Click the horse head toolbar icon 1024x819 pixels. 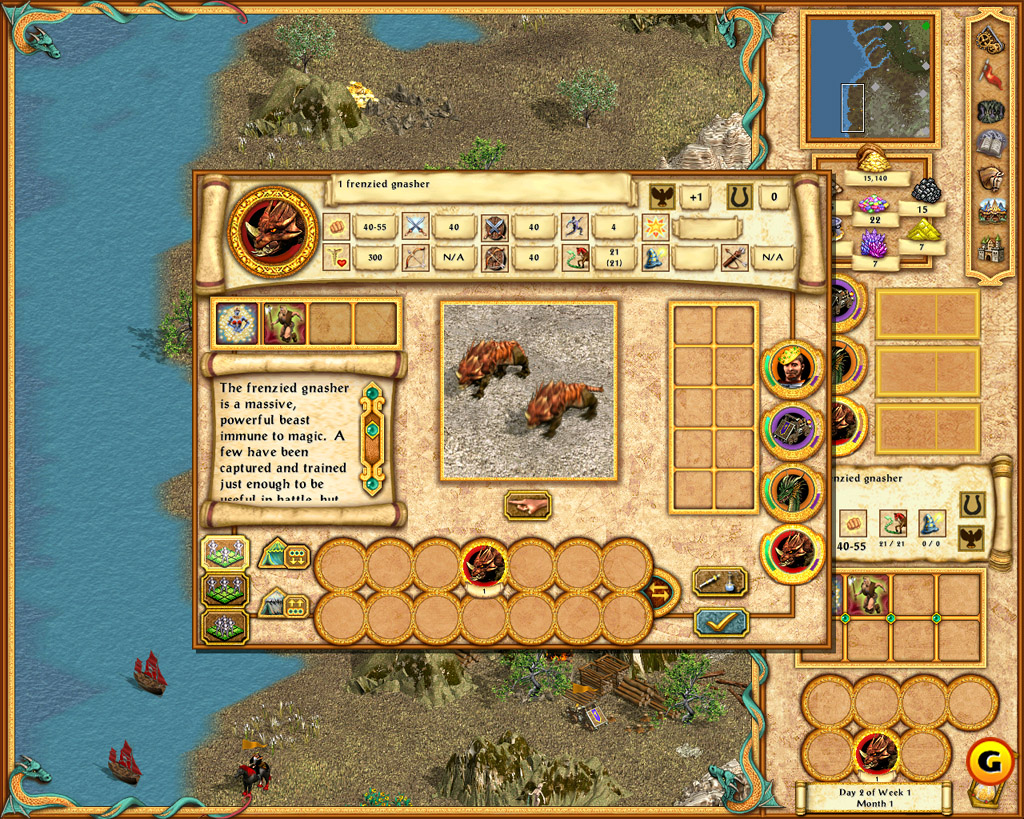[x=990, y=178]
